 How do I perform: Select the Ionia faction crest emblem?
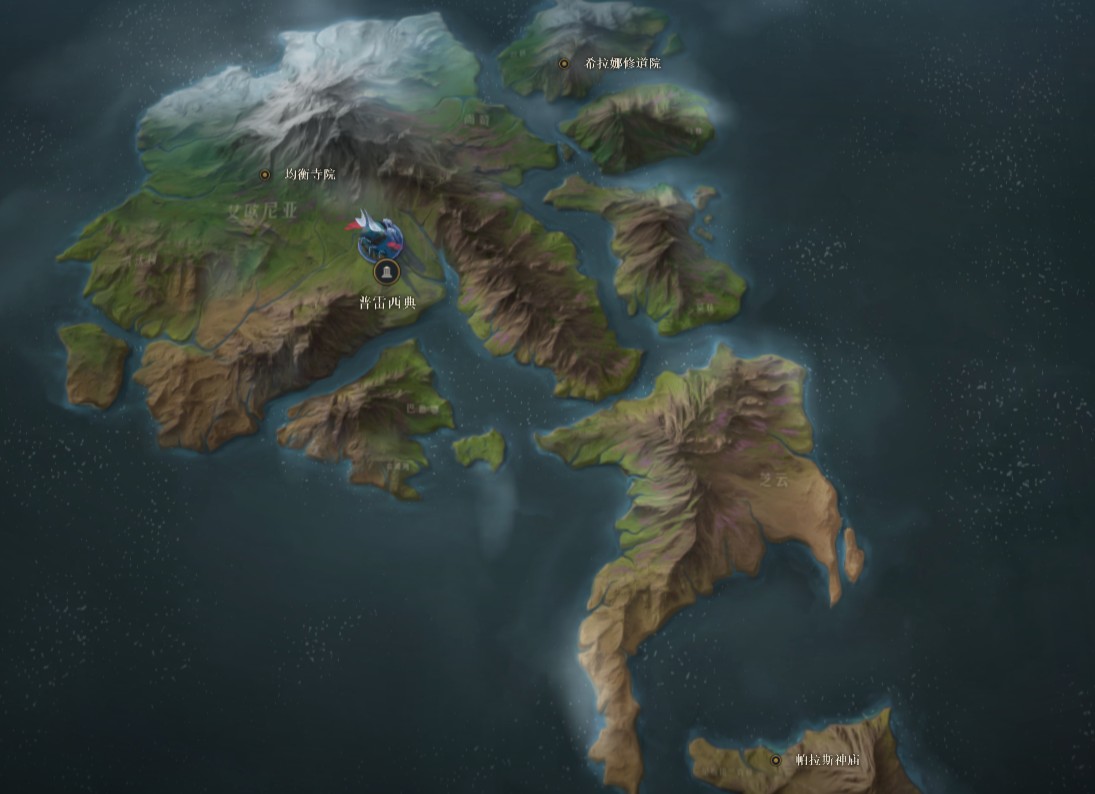(377, 232)
